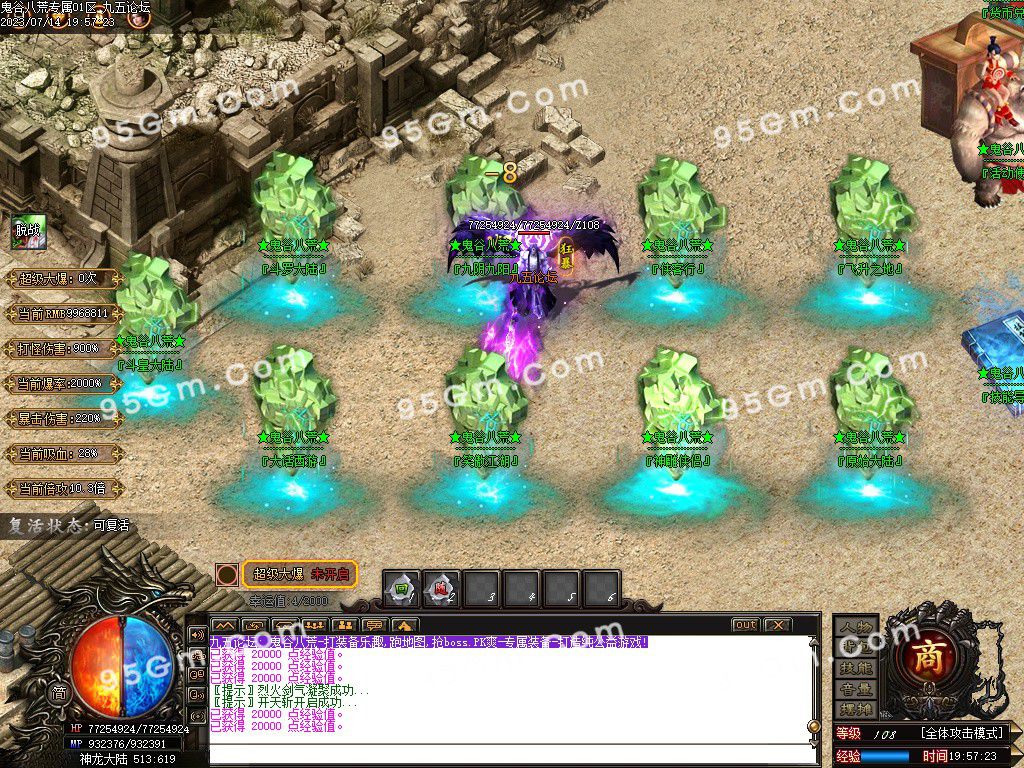Open the 音量 volume settings
Viewport: 1024px width, 768px height.
click(x=856, y=689)
